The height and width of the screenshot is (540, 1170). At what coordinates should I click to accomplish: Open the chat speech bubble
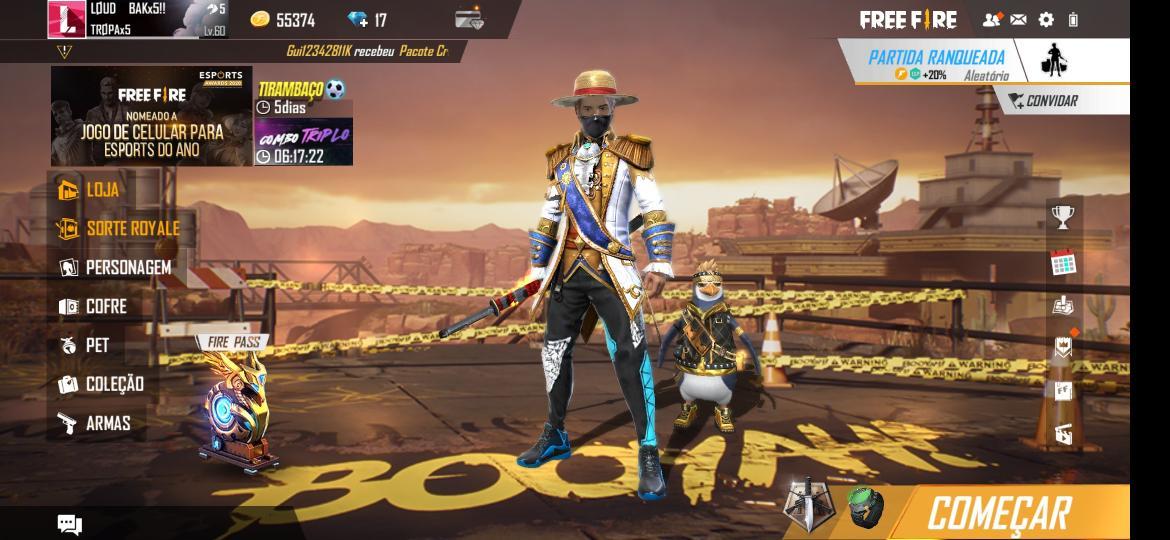[69, 524]
